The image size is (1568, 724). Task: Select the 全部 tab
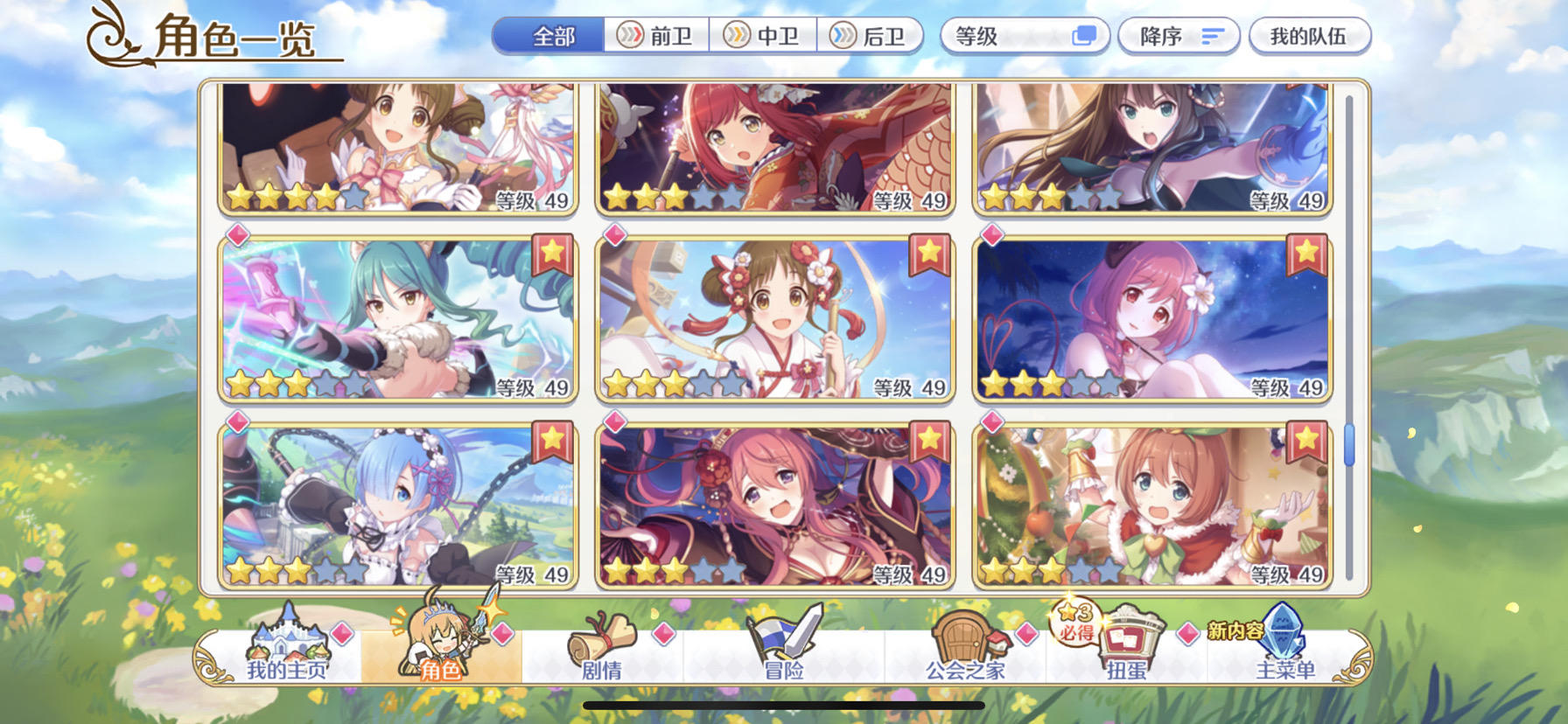[551, 35]
